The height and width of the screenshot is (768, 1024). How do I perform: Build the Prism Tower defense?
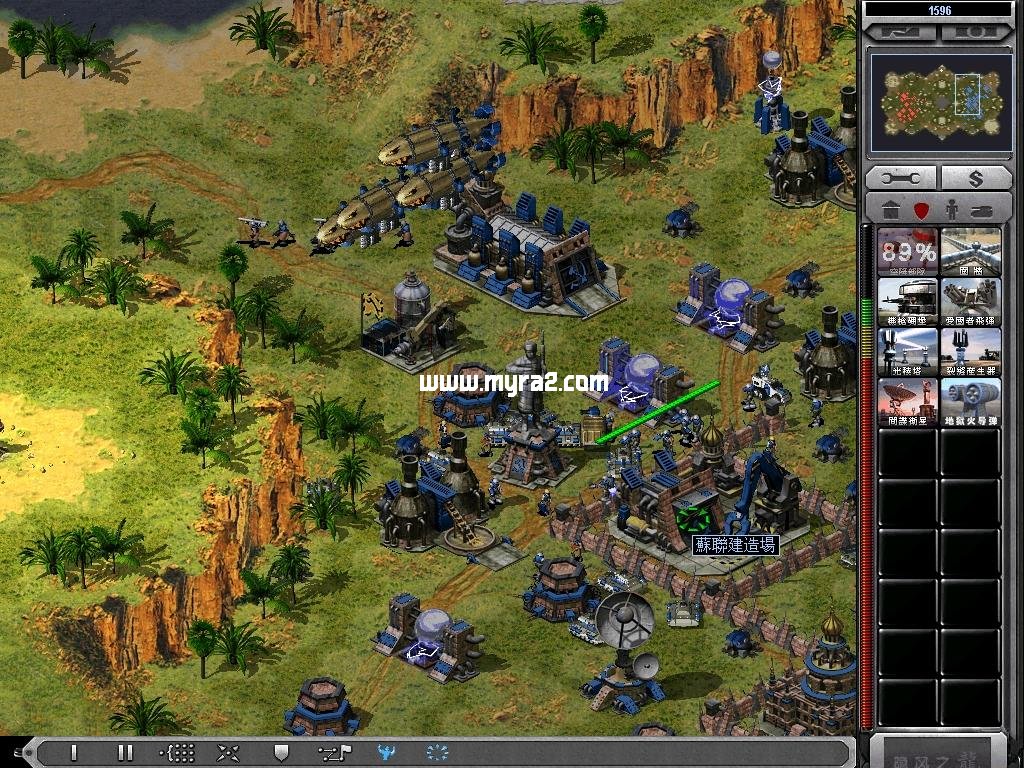tap(908, 351)
